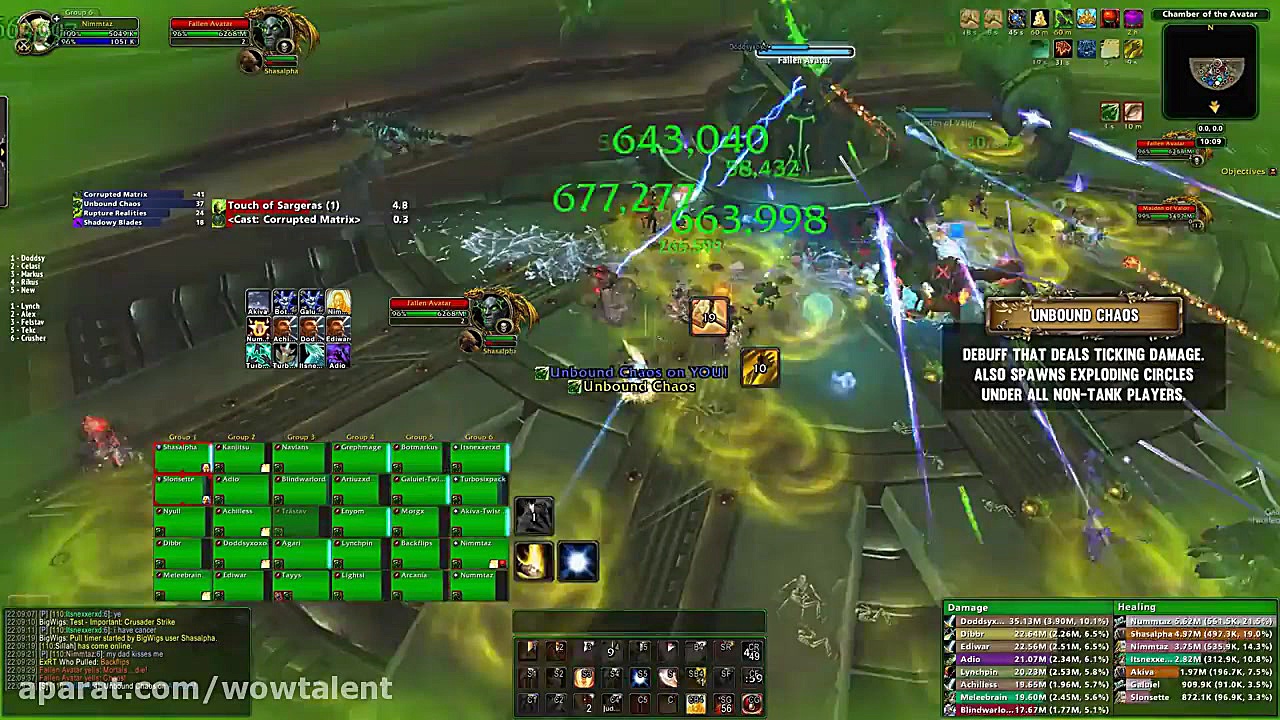This screenshot has width=1280, height=720.
Task: Click the blue 45-second buff icon
Action: click(x=1016, y=17)
